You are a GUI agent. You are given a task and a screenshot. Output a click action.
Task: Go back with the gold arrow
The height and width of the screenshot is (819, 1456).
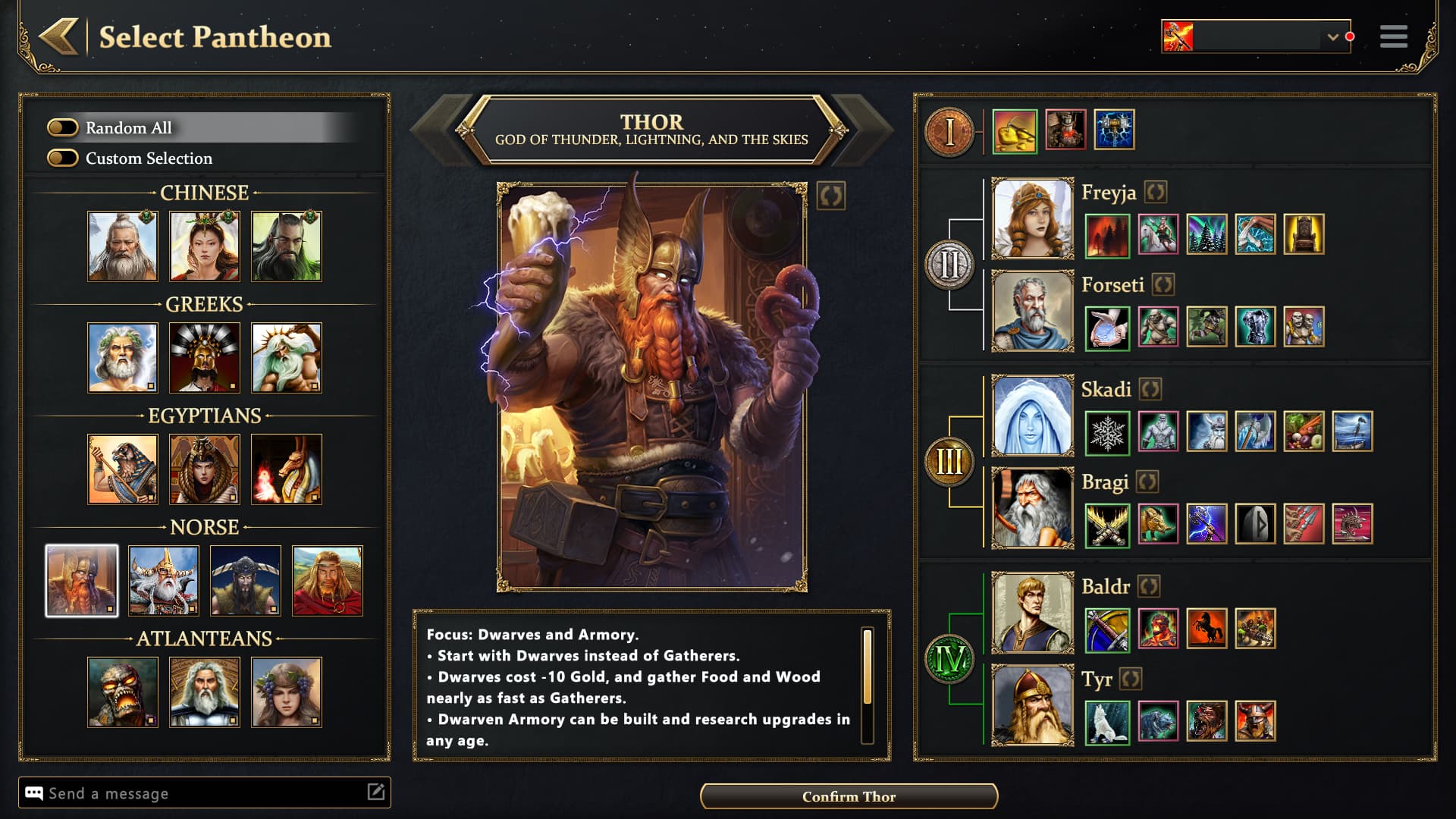(x=59, y=36)
